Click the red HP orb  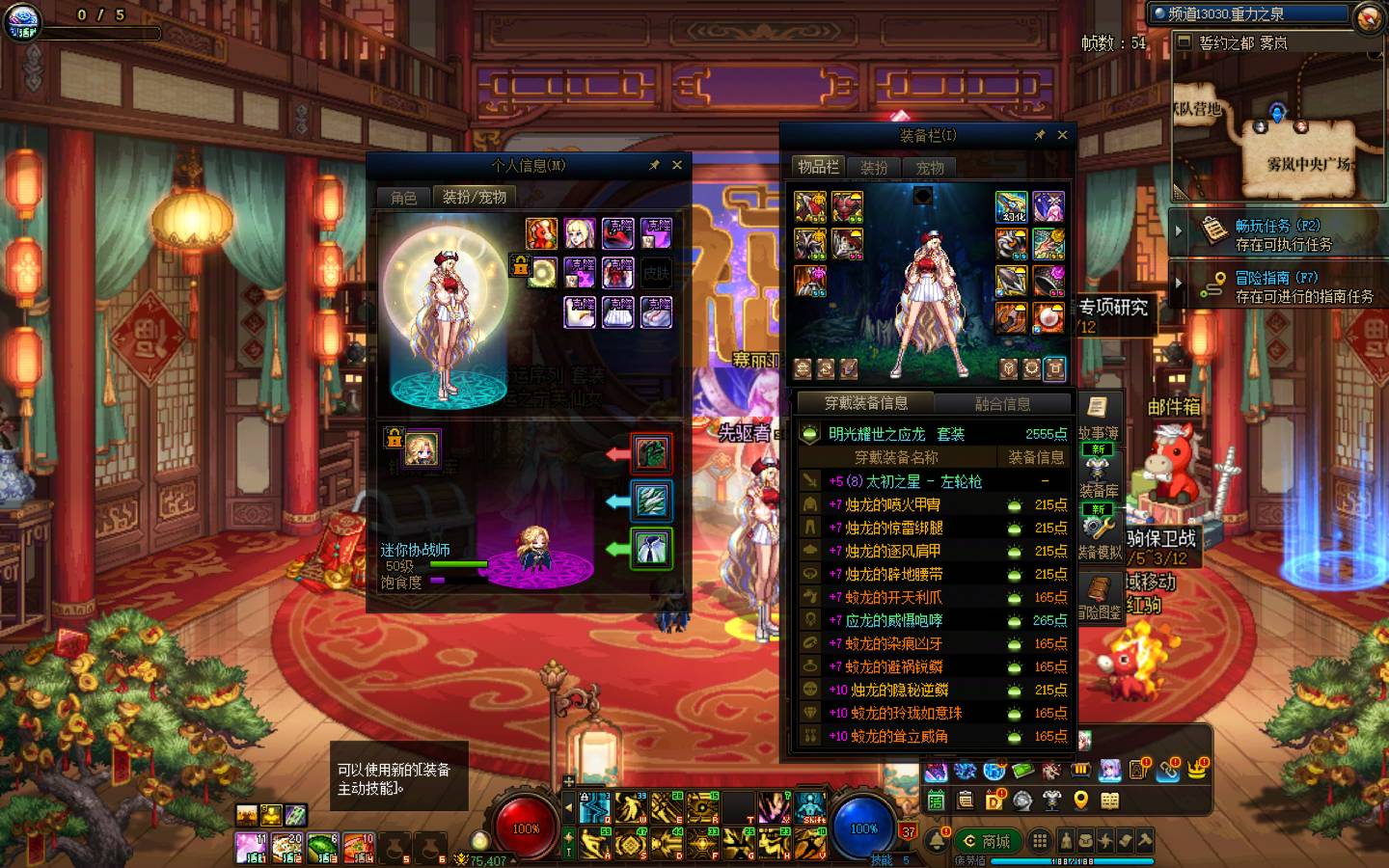pos(525,827)
